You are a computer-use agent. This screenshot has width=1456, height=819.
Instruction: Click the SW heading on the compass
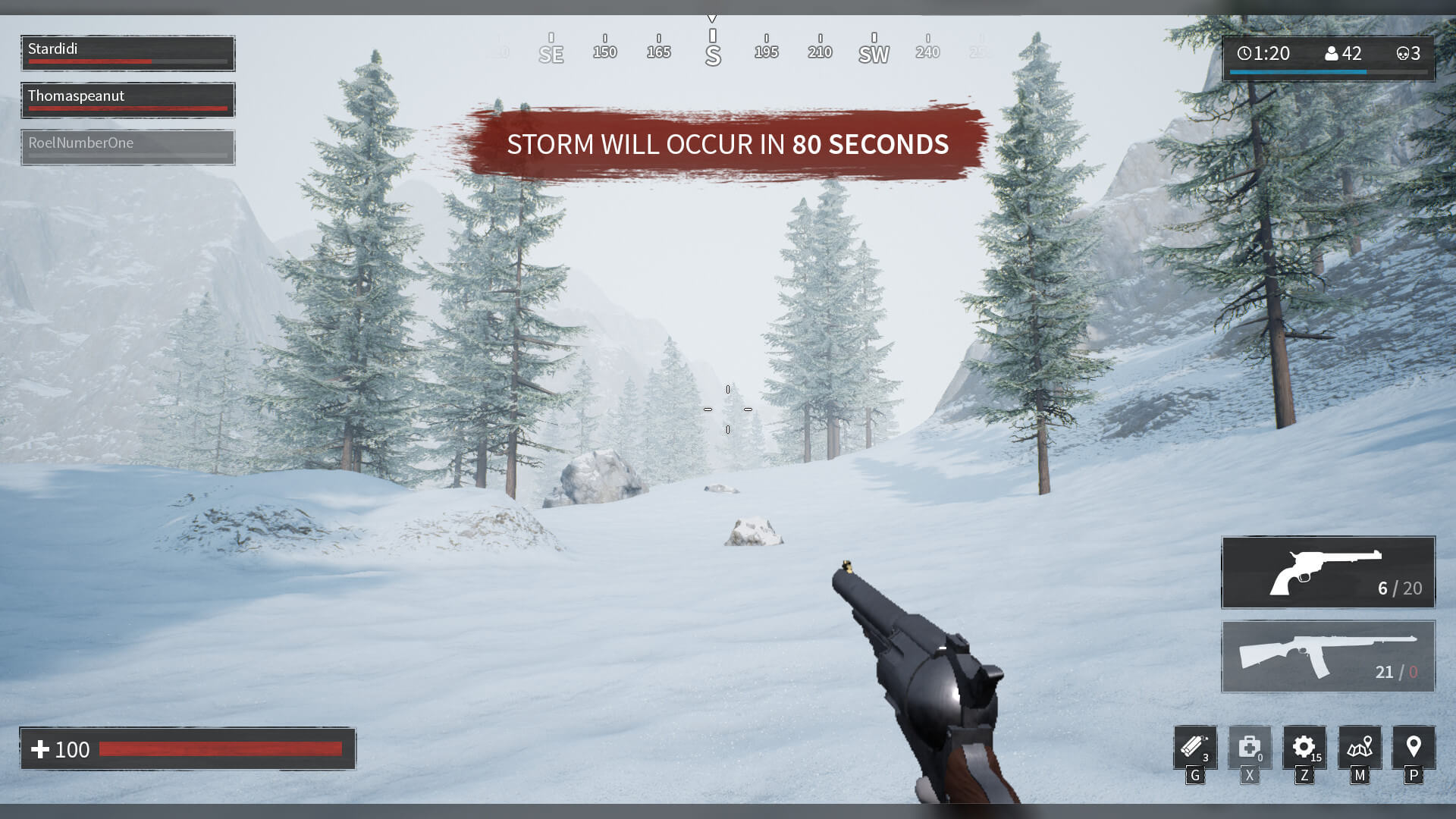click(874, 53)
